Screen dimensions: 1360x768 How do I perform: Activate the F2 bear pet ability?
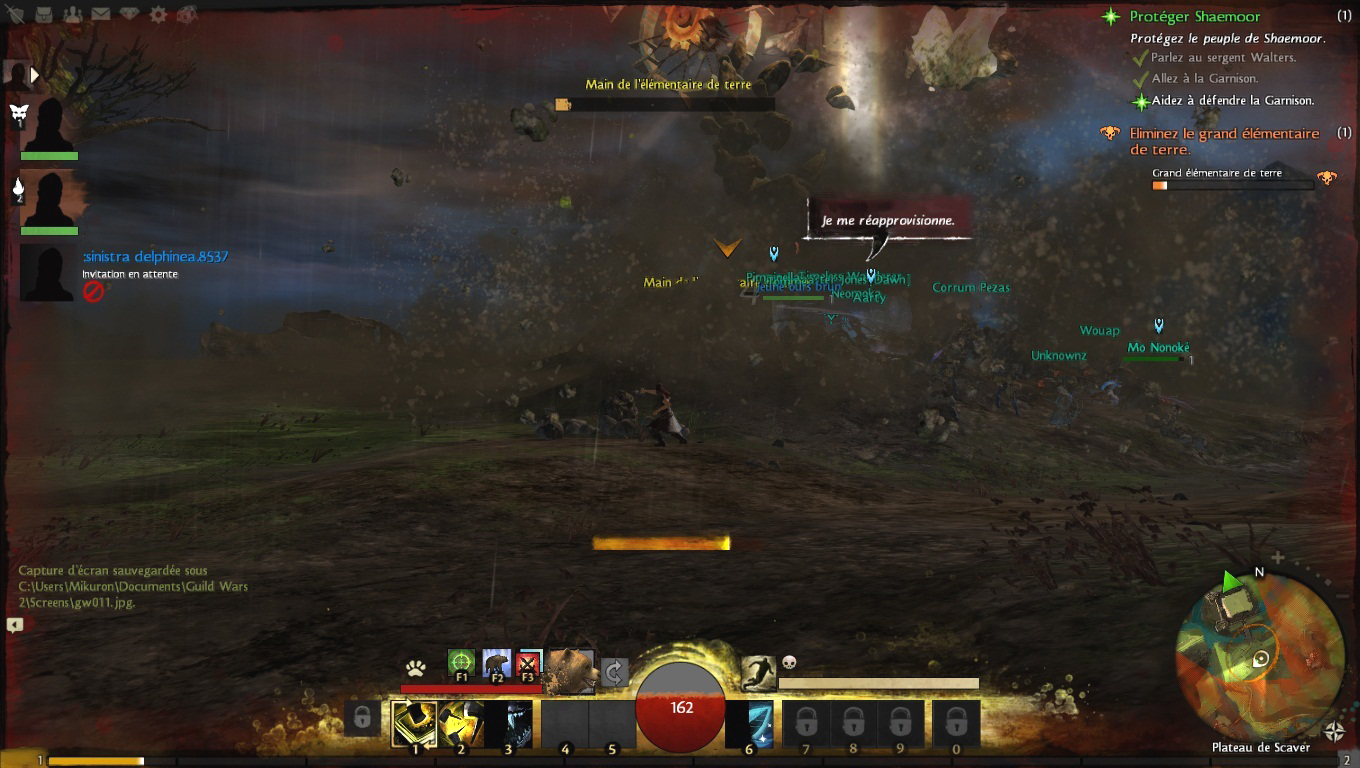[496, 664]
